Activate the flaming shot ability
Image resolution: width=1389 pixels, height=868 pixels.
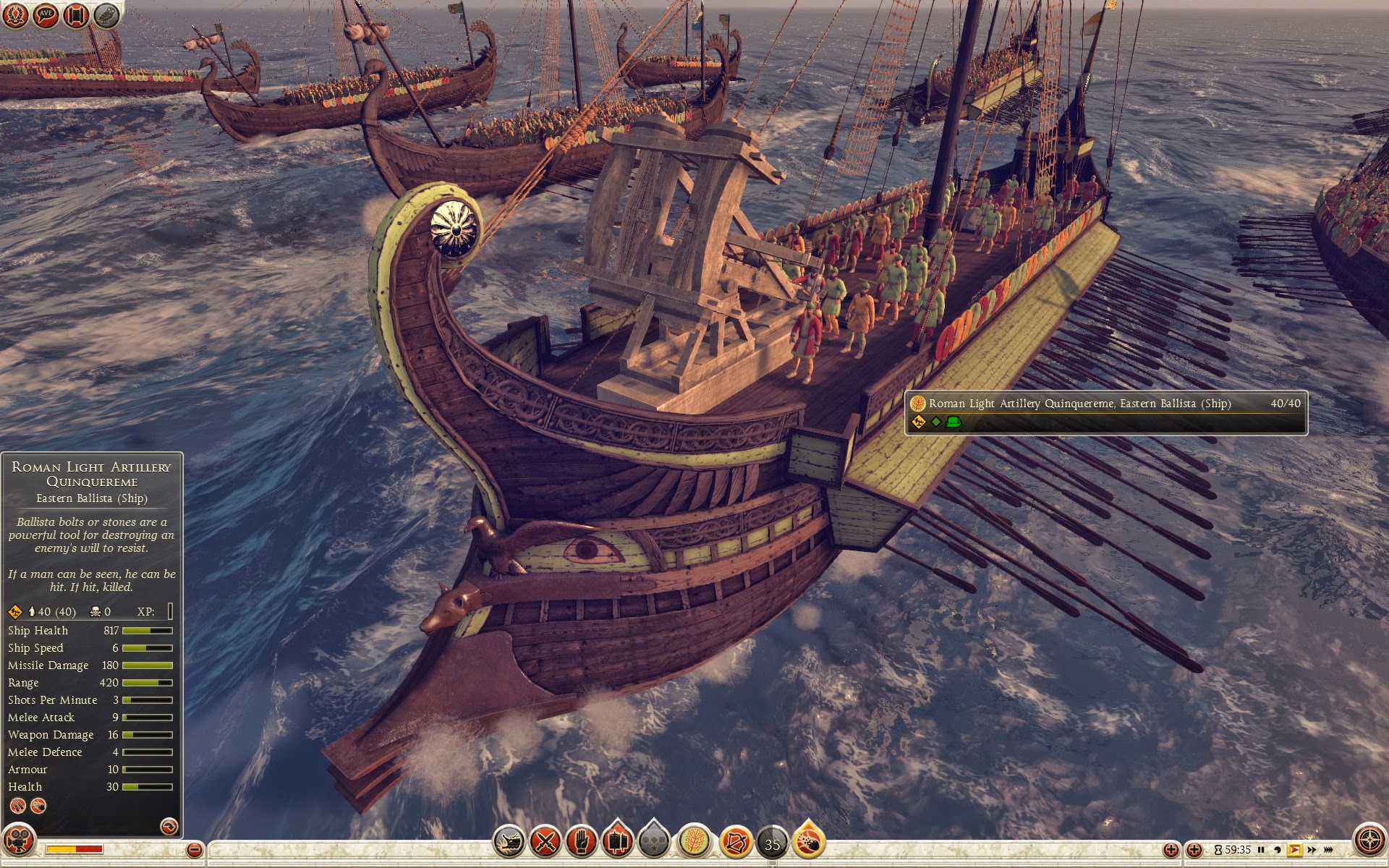click(x=809, y=842)
